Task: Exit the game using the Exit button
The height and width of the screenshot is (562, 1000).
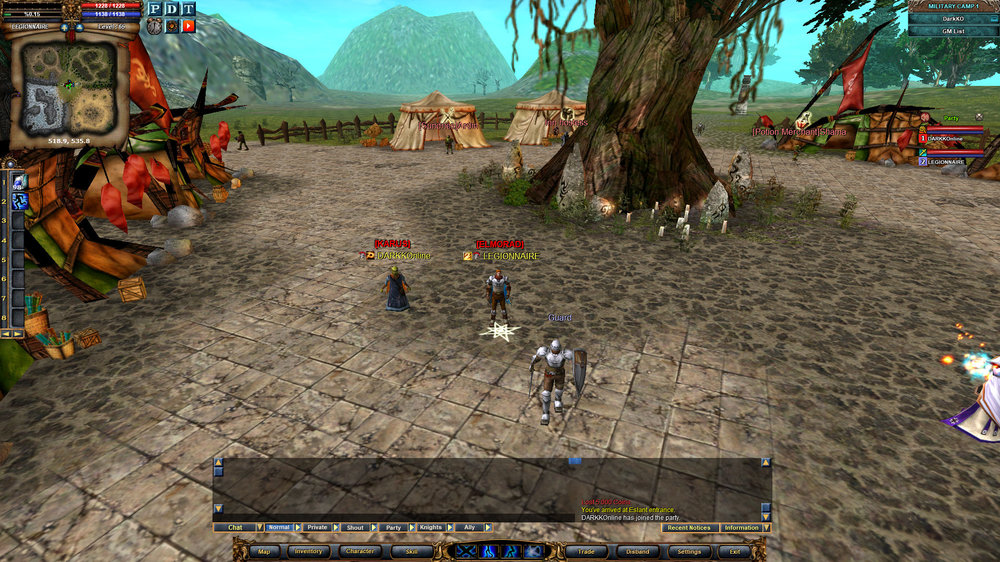Action: (734, 551)
